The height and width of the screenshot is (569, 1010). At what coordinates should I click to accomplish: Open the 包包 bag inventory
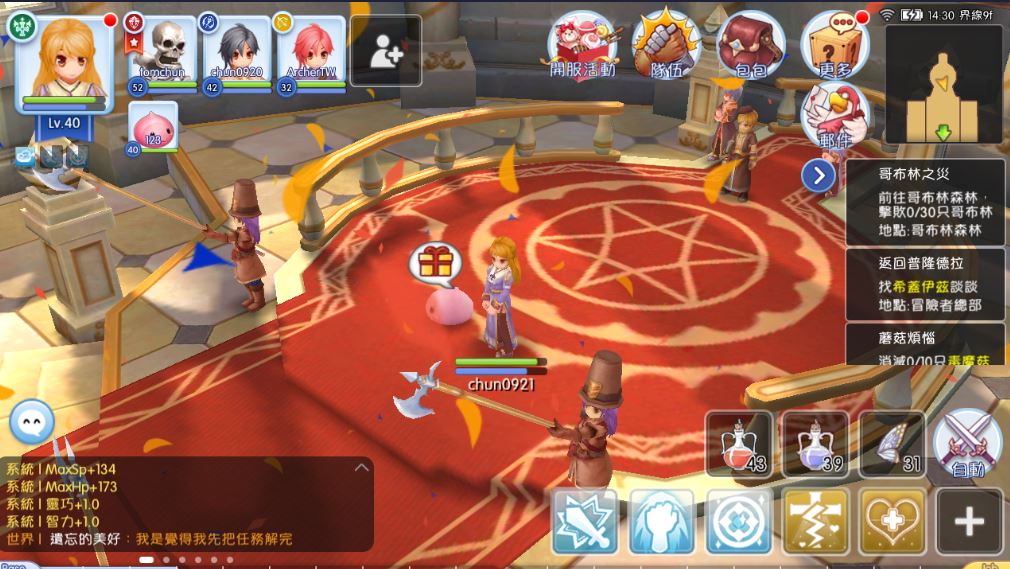point(750,45)
